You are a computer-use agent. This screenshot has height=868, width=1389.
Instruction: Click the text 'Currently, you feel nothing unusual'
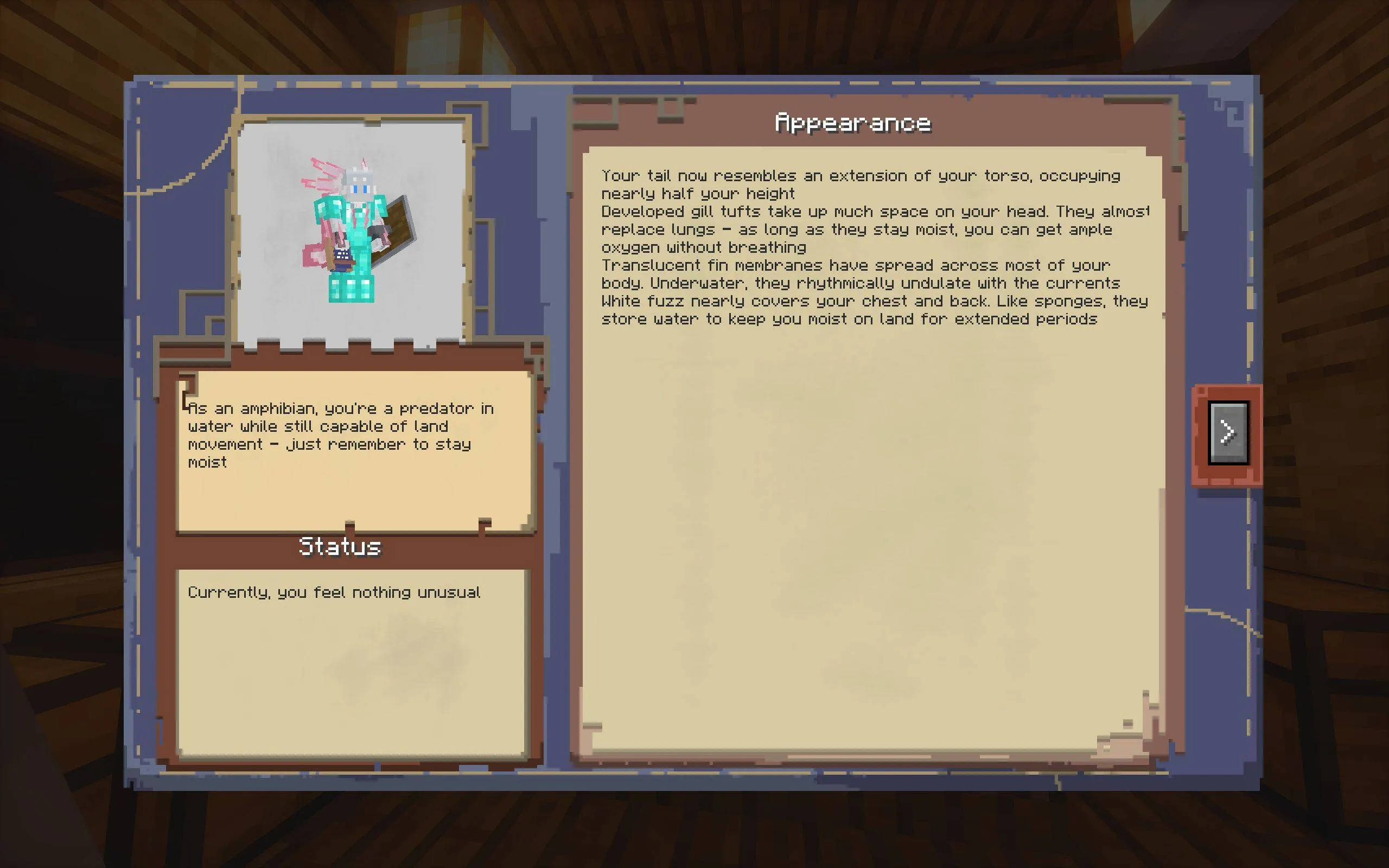click(x=335, y=593)
